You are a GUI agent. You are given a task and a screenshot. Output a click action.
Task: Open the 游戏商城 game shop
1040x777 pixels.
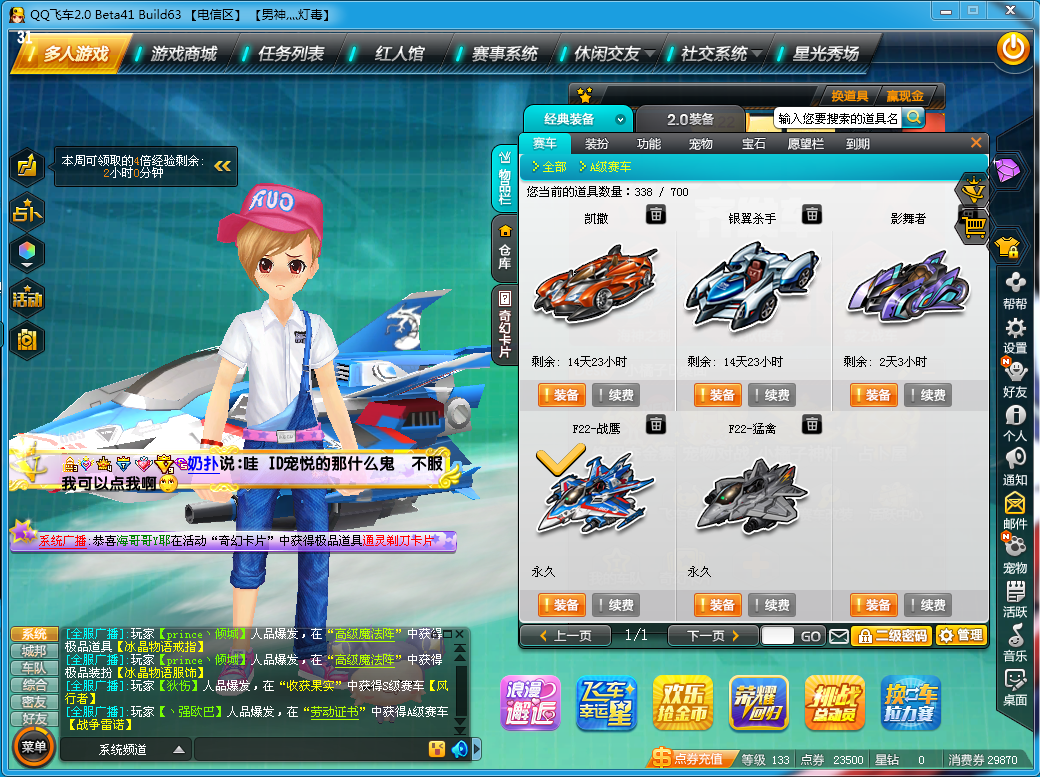pyautogui.click(x=184, y=53)
